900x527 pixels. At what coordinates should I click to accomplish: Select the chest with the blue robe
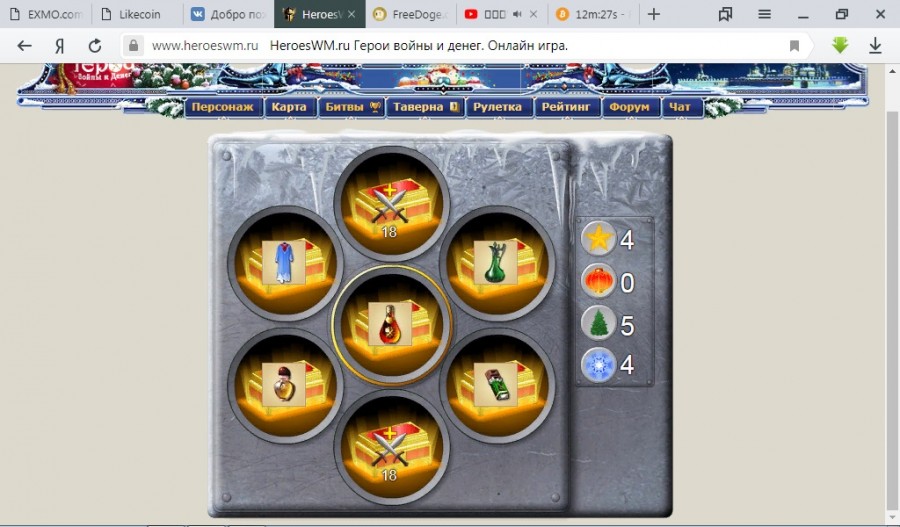coord(284,263)
